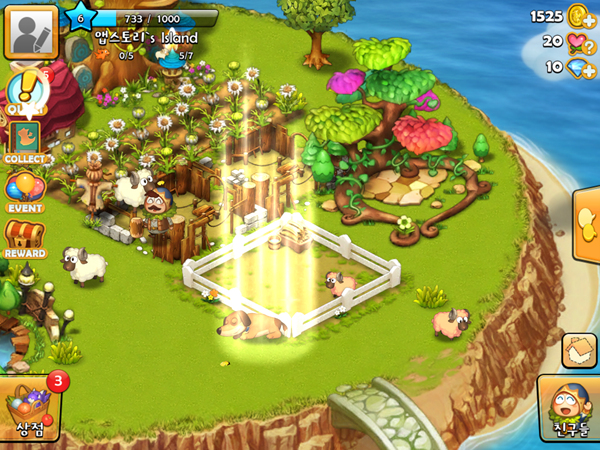Open the Event balloons menu

tap(24, 191)
